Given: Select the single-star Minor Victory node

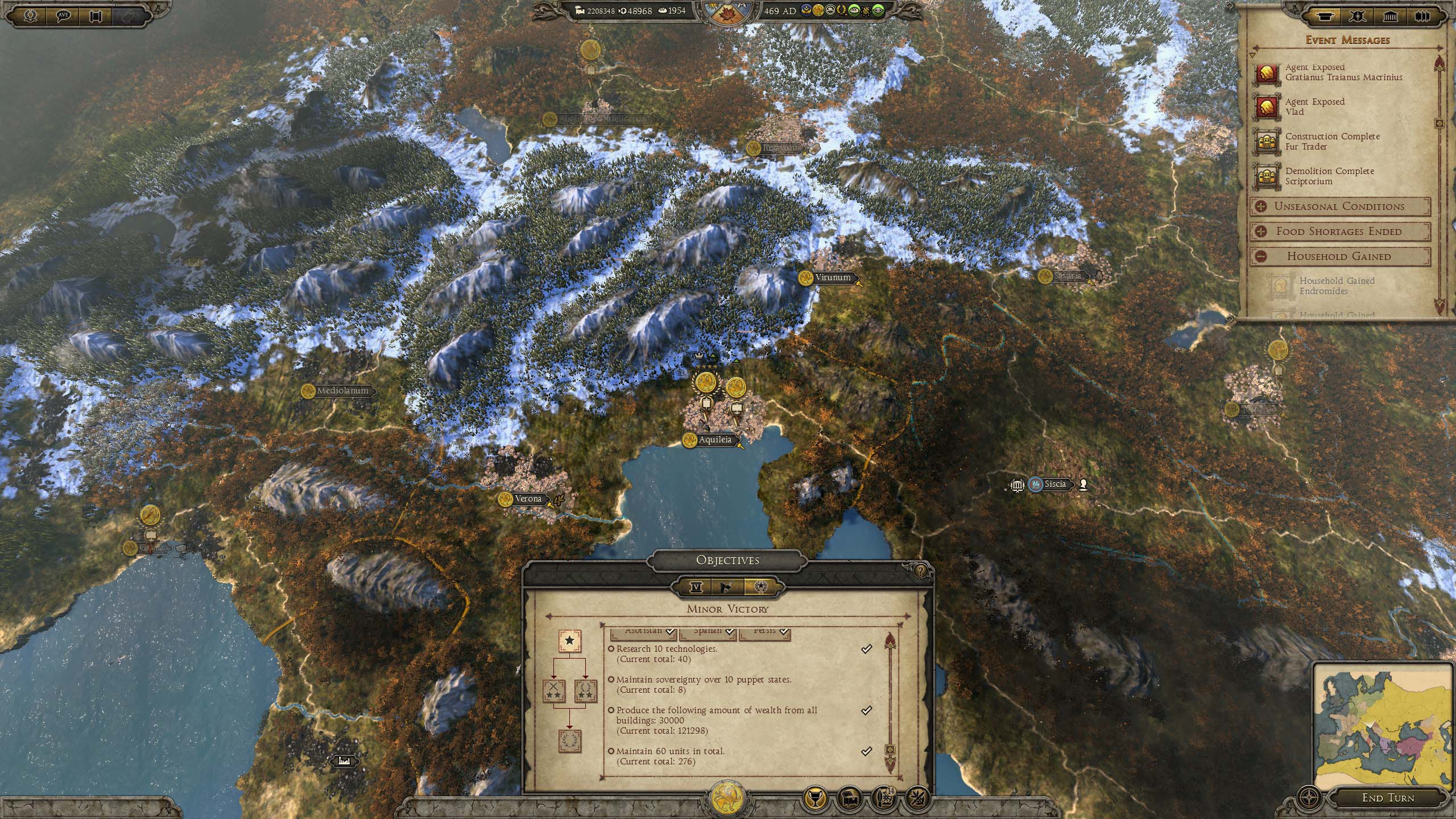Looking at the screenshot, I should pos(569,641).
